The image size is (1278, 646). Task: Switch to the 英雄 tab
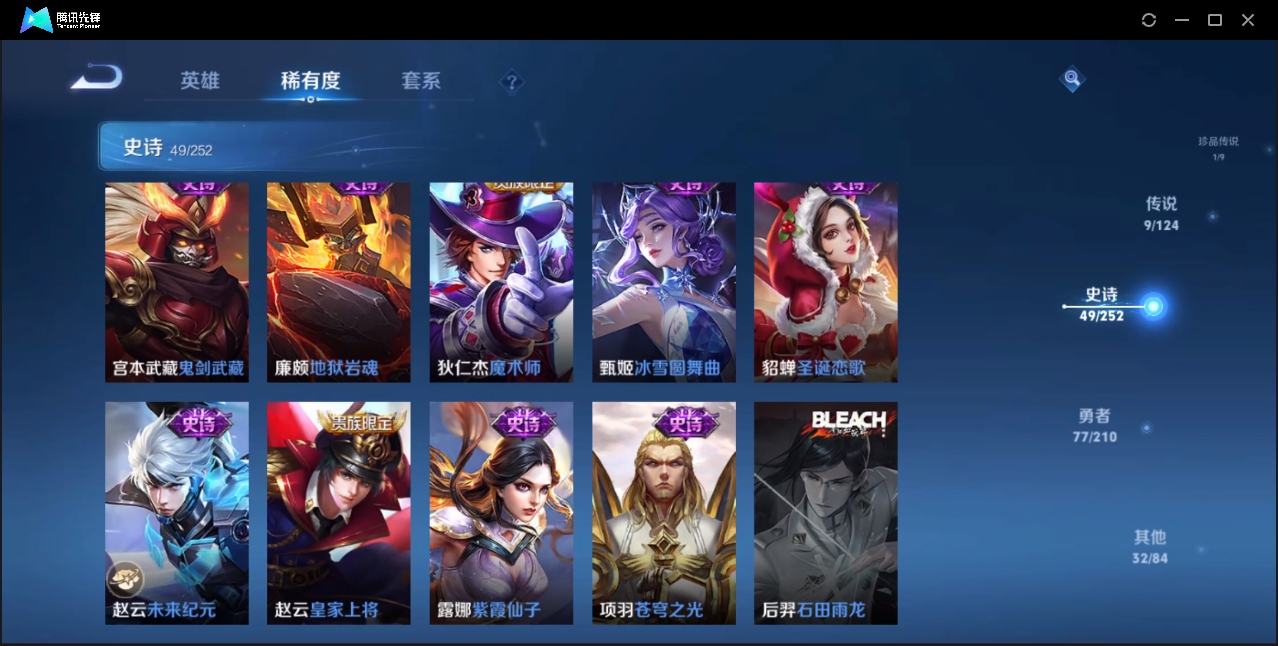pyautogui.click(x=200, y=81)
